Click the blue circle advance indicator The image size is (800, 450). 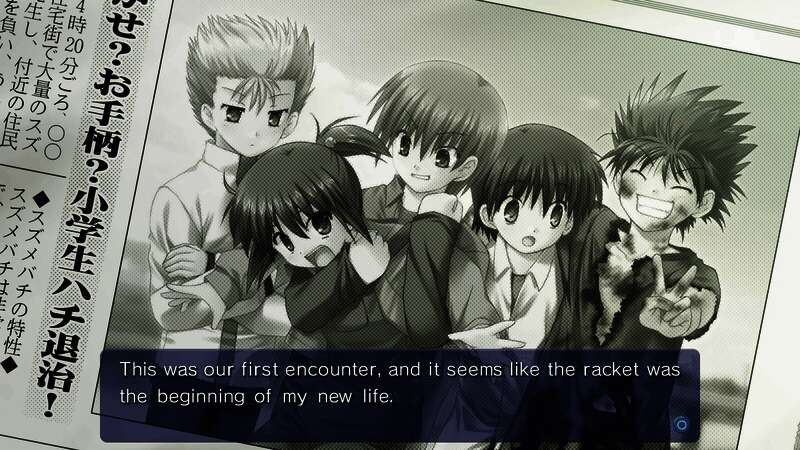681,424
